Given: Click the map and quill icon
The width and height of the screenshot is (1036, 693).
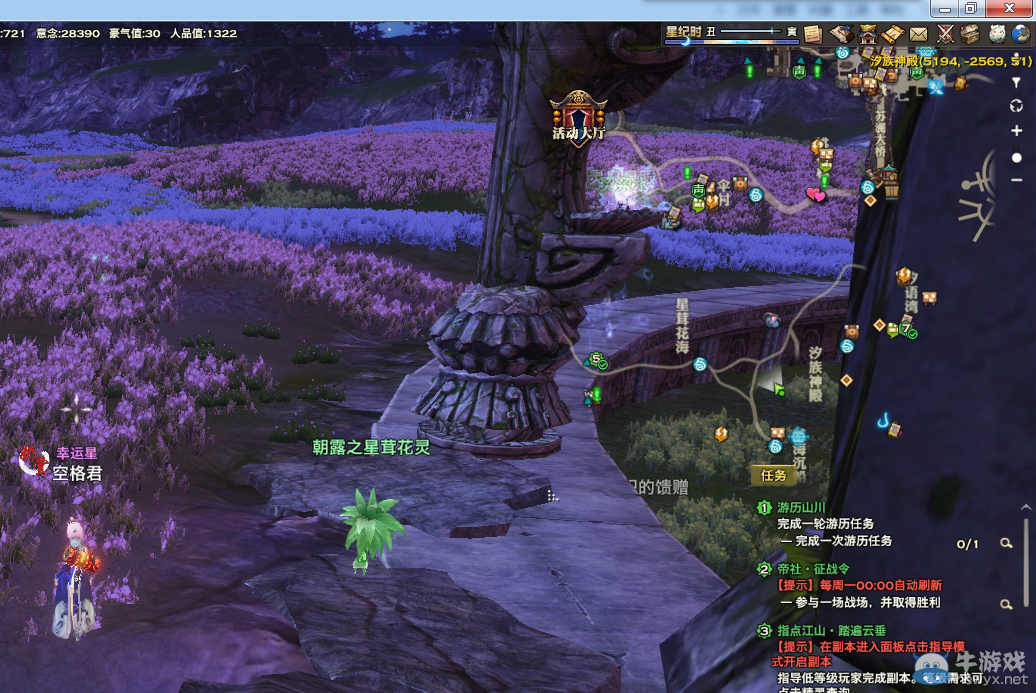Looking at the screenshot, I should (x=841, y=34).
